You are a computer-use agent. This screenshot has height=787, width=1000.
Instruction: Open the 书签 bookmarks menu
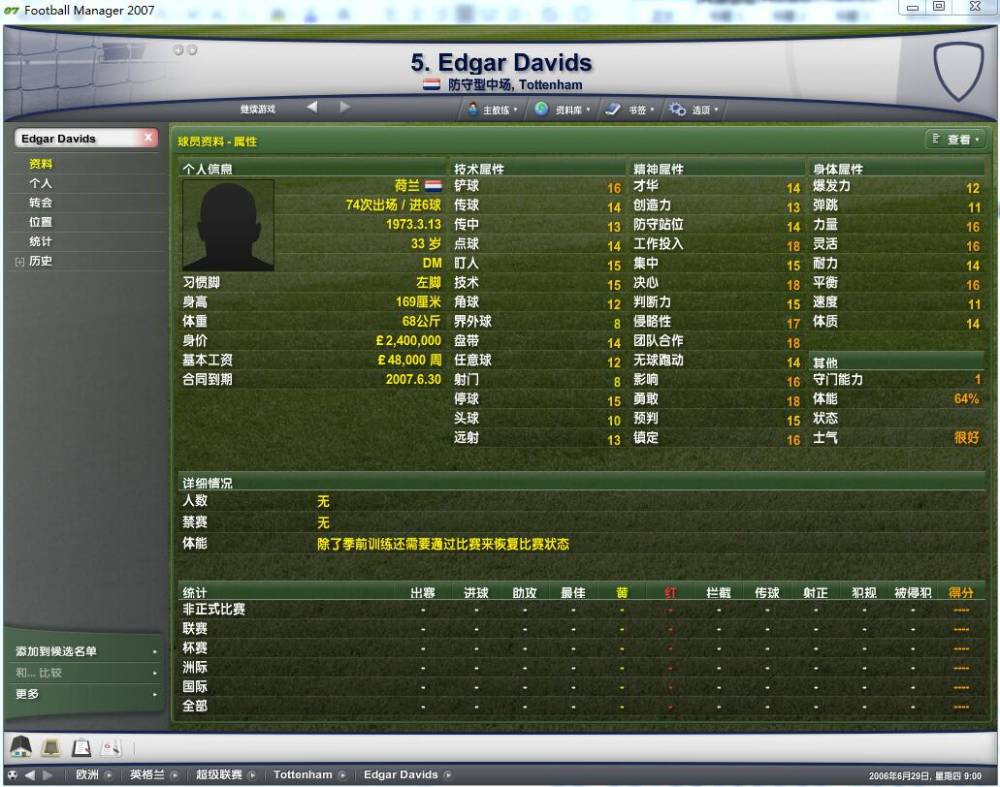point(630,110)
